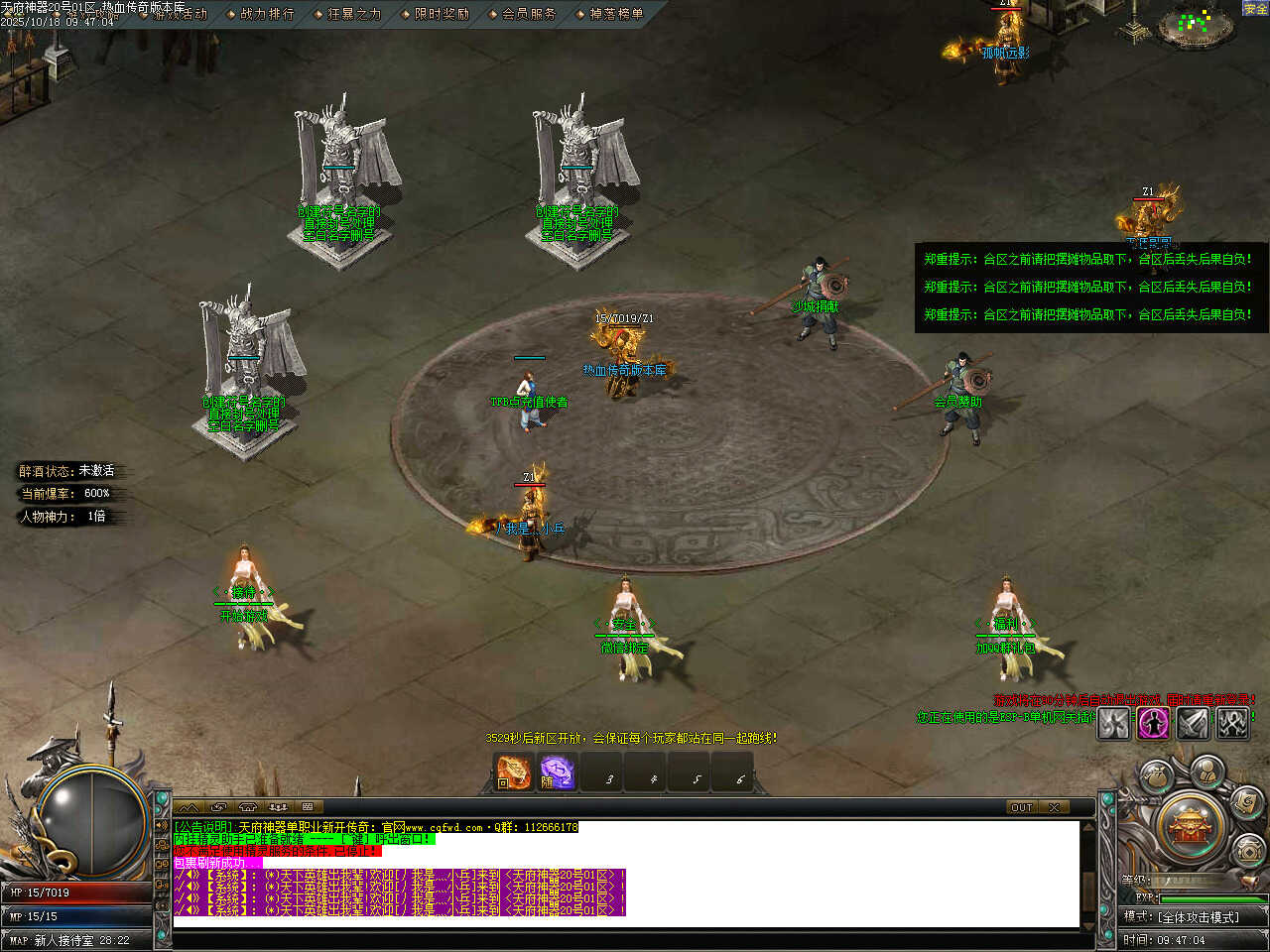This screenshot has width=1270, height=952.
Task: Click the crossed axes icon button
Action: tap(1232, 723)
